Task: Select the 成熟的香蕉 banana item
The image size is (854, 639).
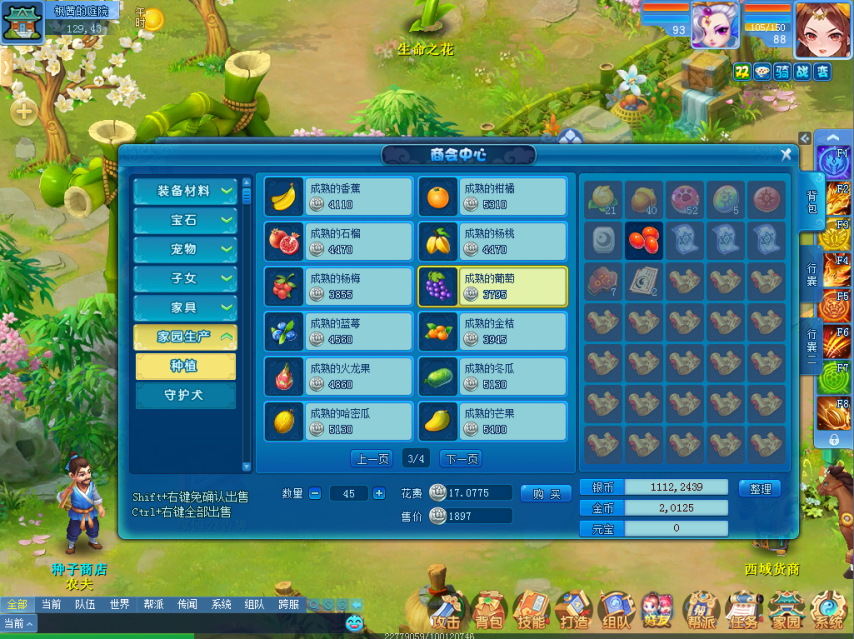Action: [339, 196]
